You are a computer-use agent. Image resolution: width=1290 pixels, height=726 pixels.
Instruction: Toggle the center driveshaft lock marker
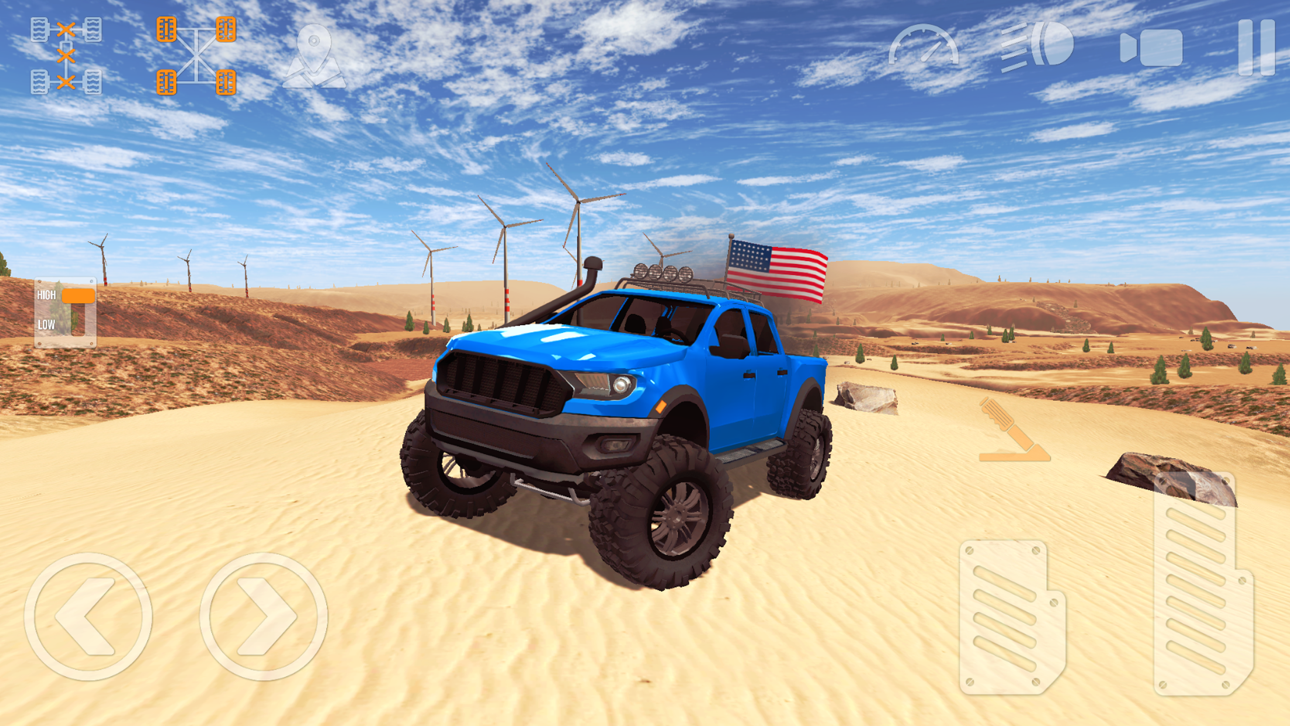click(x=67, y=55)
